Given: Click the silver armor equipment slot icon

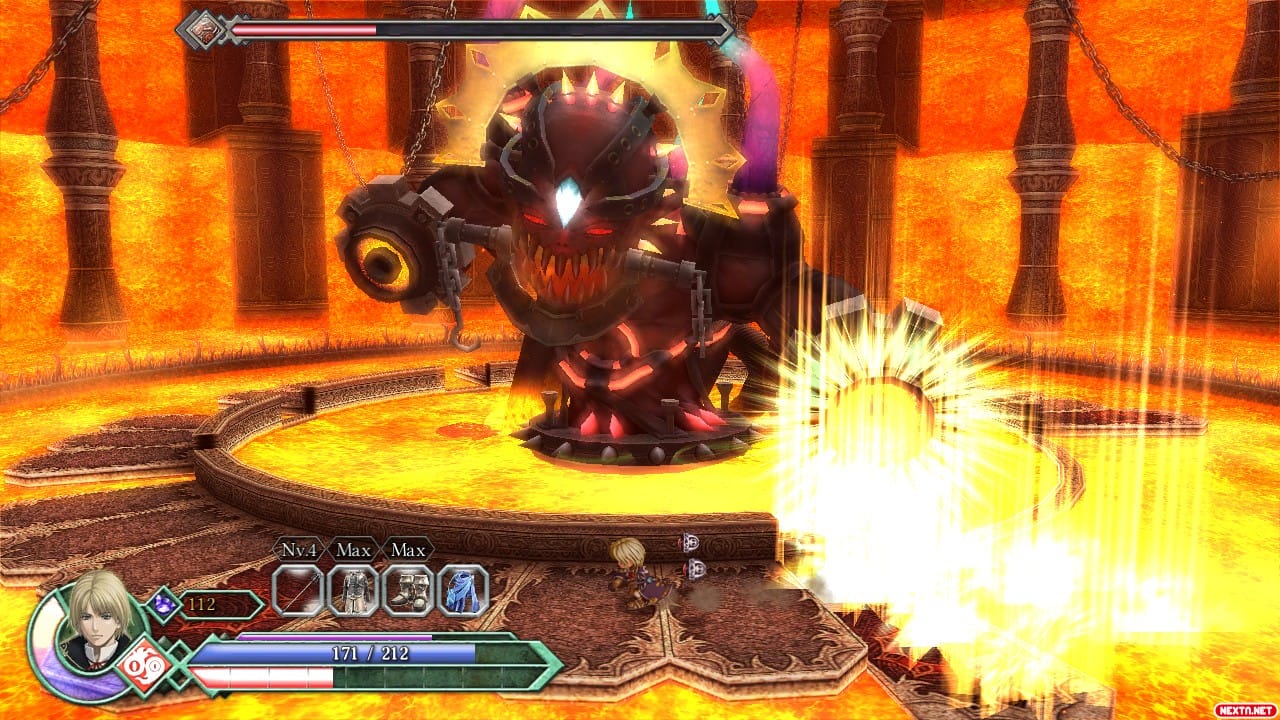Looking at the screenshot, I should [x=355, y=591].
